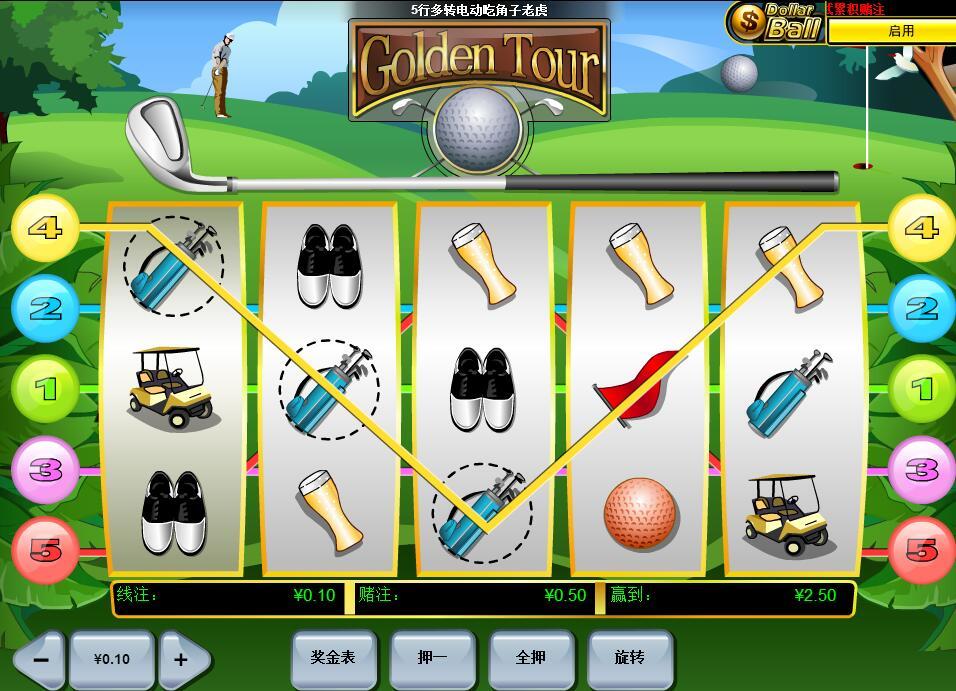
Task: Click the 押一 bet one button
Action: [x=432, y=658]
